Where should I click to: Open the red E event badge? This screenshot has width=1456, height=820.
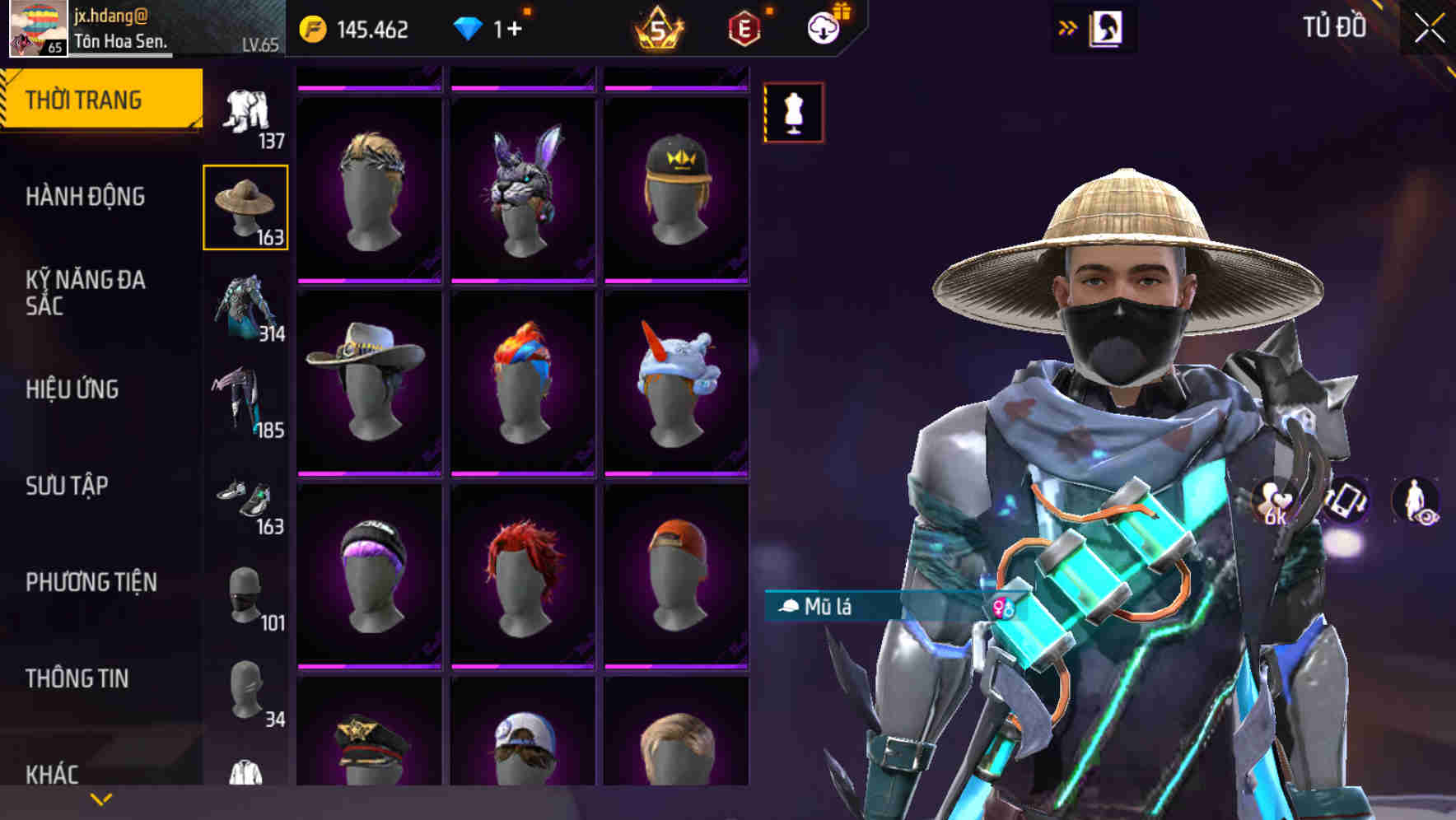[x=742, y=25]
